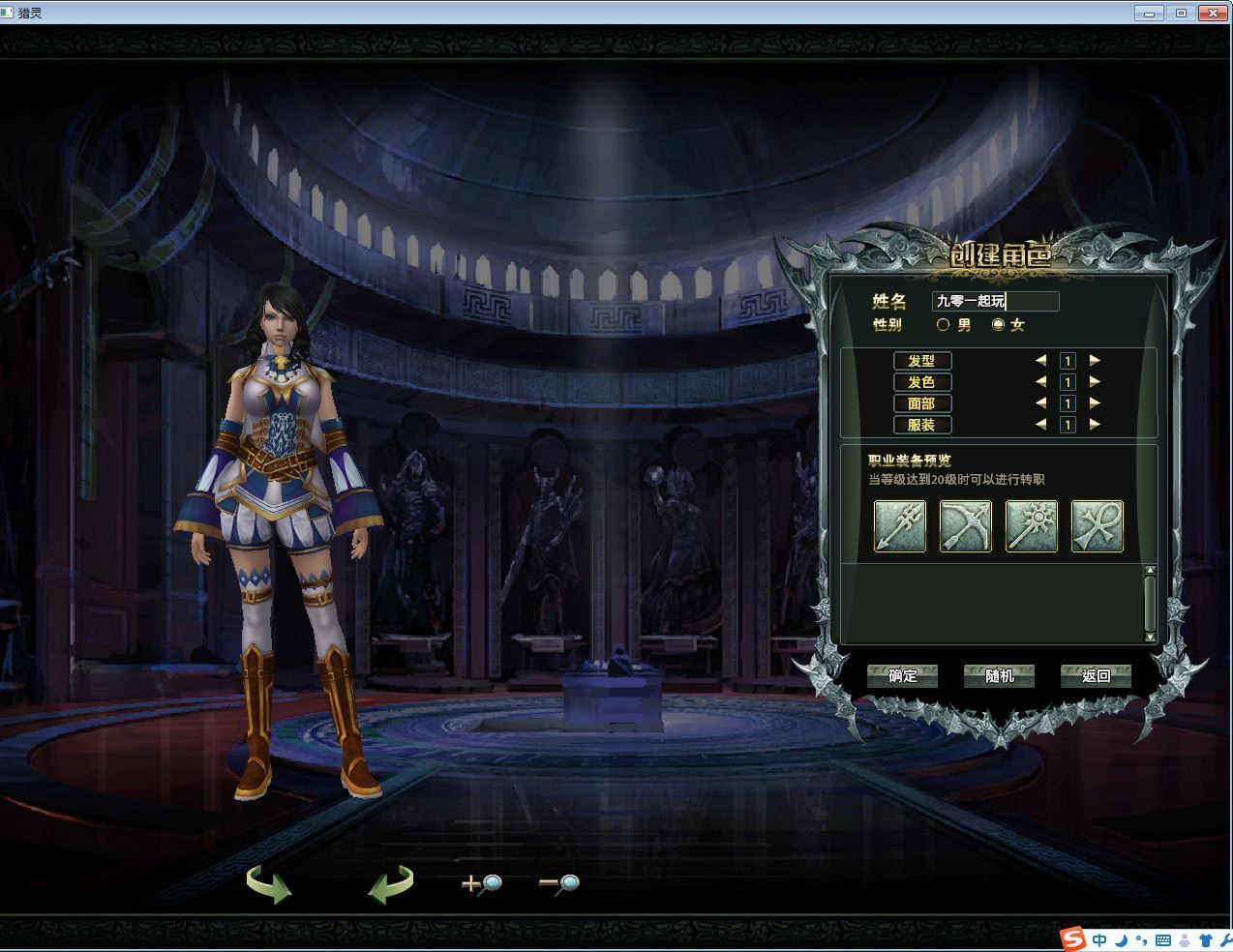Zoom in on character with plus magnifier
The image size is (1233, 952).
point(481,882)
